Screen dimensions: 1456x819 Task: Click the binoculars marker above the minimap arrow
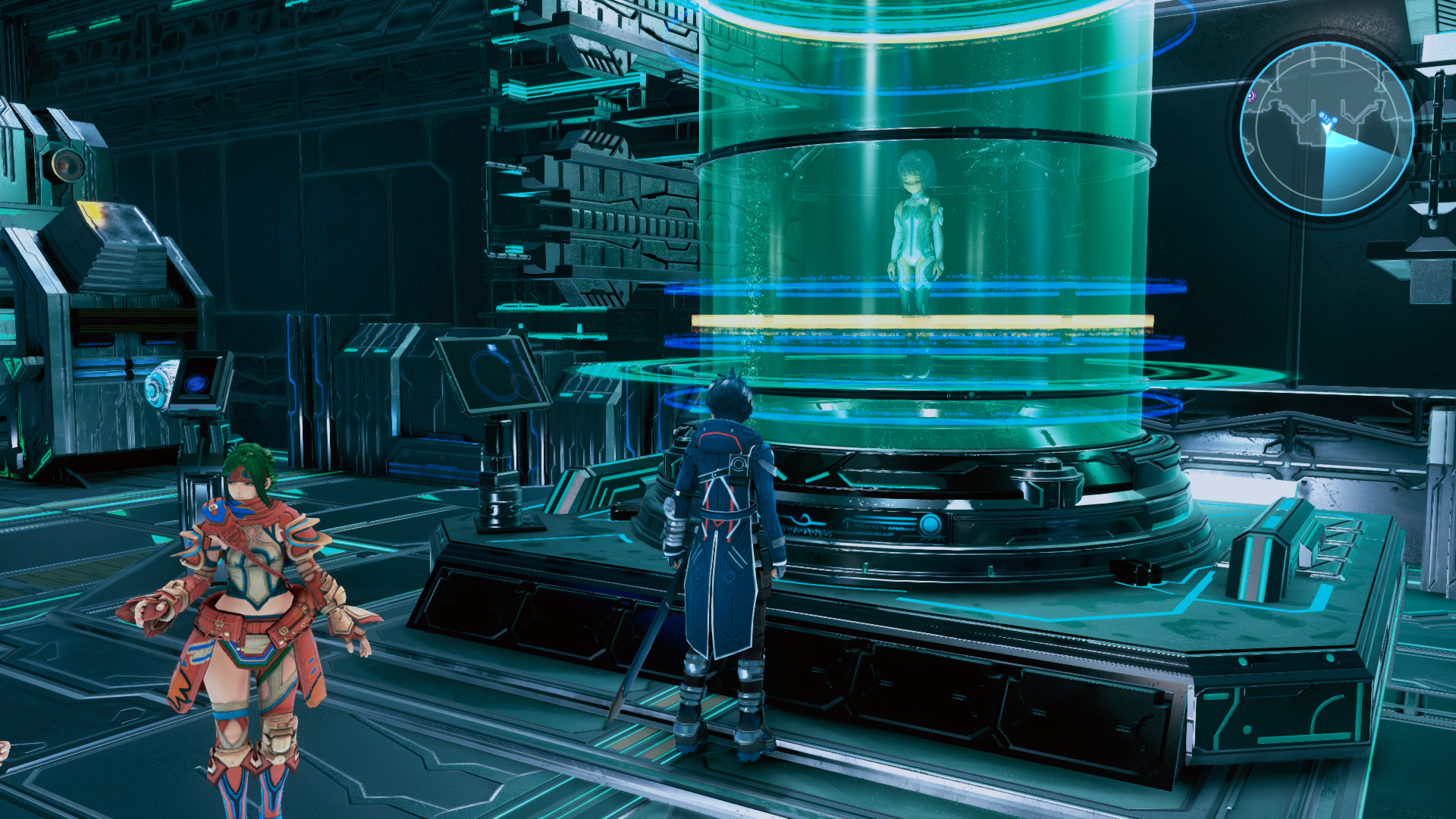[1328, 118]
